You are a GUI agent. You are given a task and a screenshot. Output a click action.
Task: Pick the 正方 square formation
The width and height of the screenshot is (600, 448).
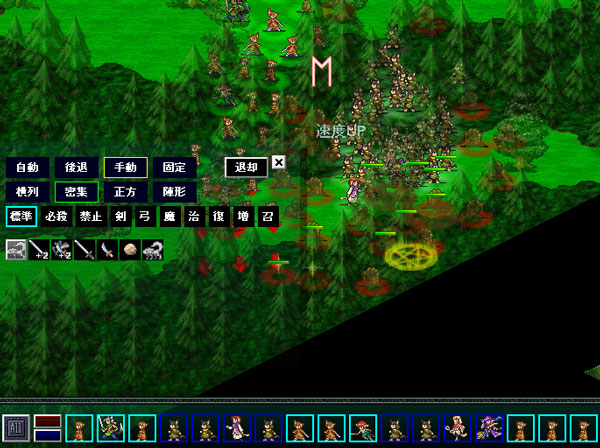tap(125, 191)
